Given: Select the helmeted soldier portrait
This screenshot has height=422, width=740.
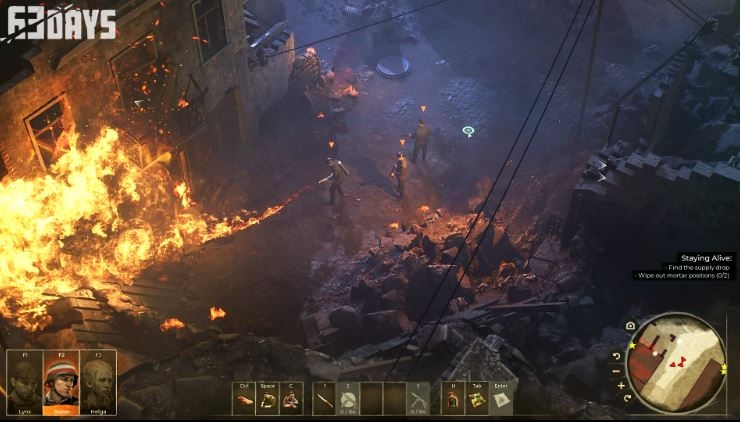Looking at the screenshot, I should (61, 381).
